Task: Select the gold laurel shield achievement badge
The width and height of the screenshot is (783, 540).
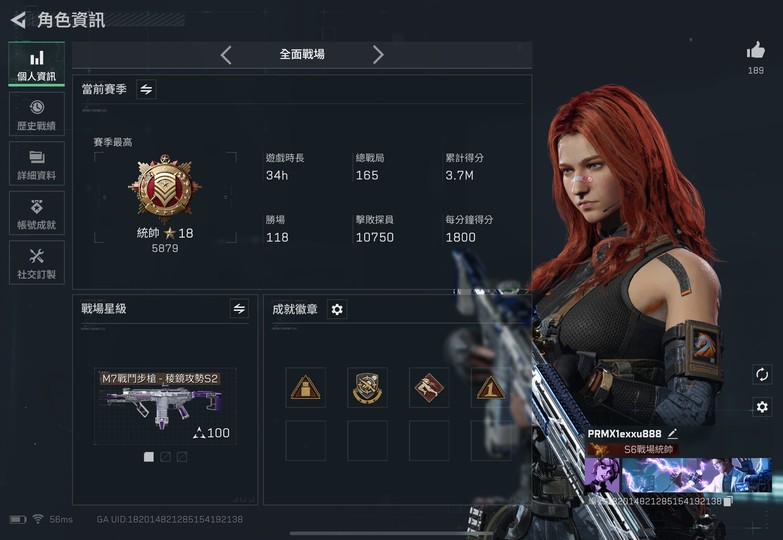Action: [367, 387]
